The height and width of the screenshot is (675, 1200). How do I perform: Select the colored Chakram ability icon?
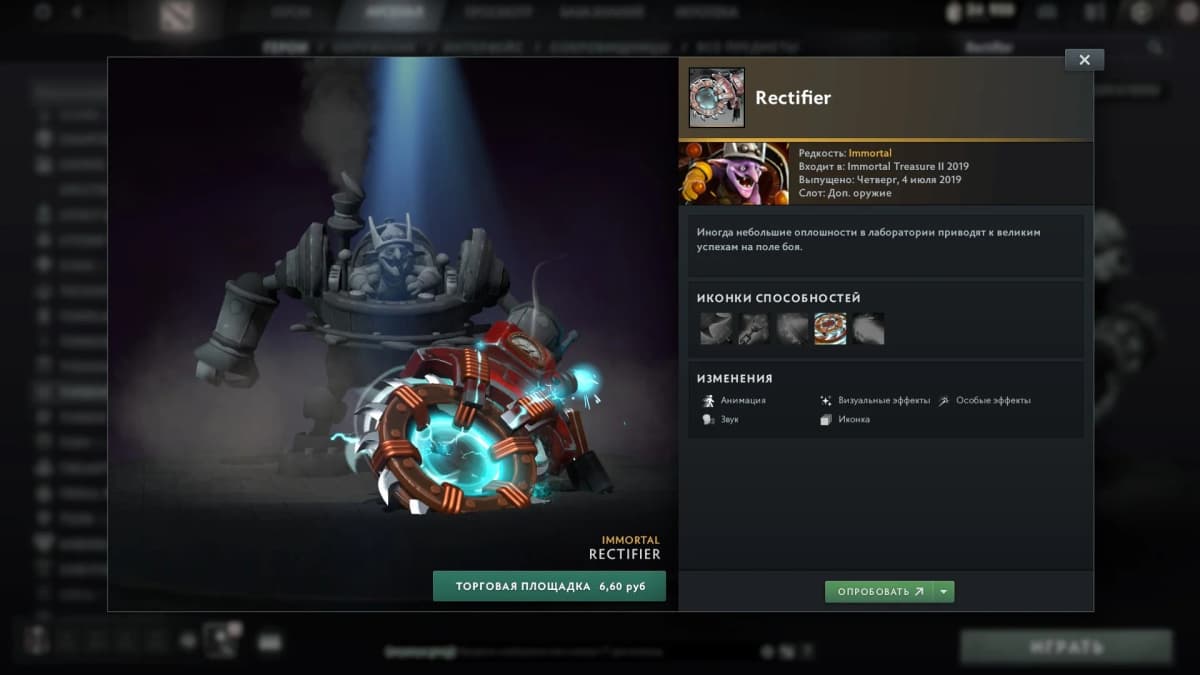tap(830, 328)
